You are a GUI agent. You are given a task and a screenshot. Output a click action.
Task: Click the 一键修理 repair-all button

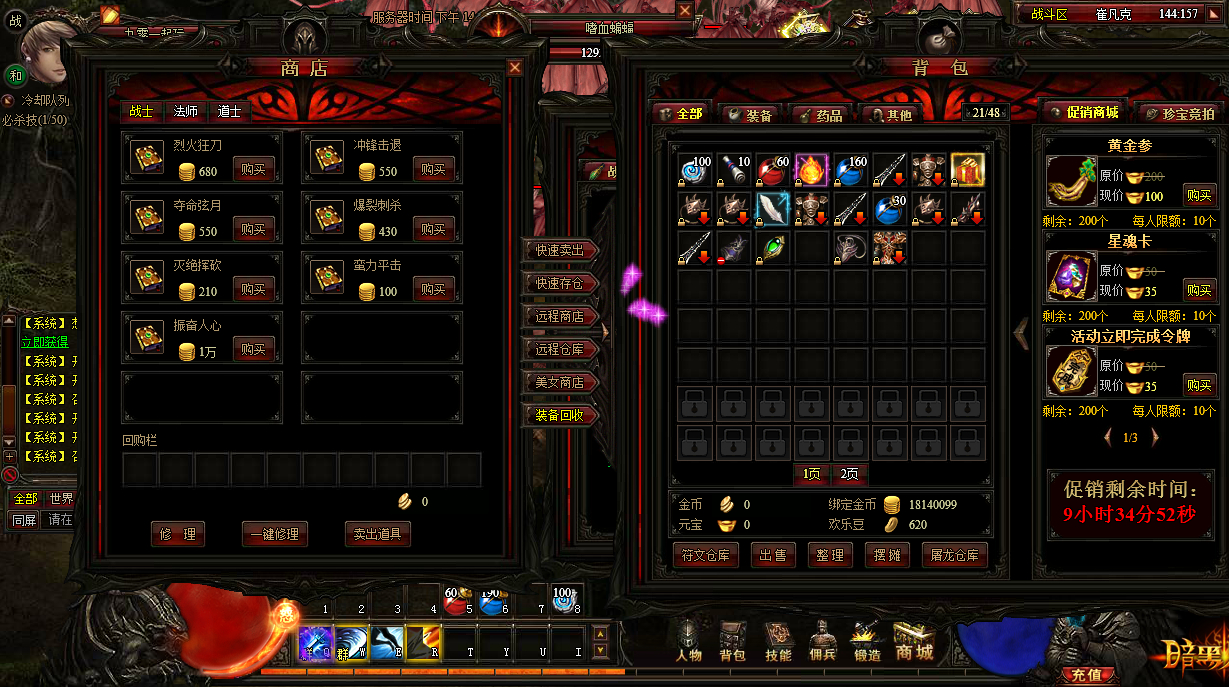pyautogui.click(x=275, y=534)
